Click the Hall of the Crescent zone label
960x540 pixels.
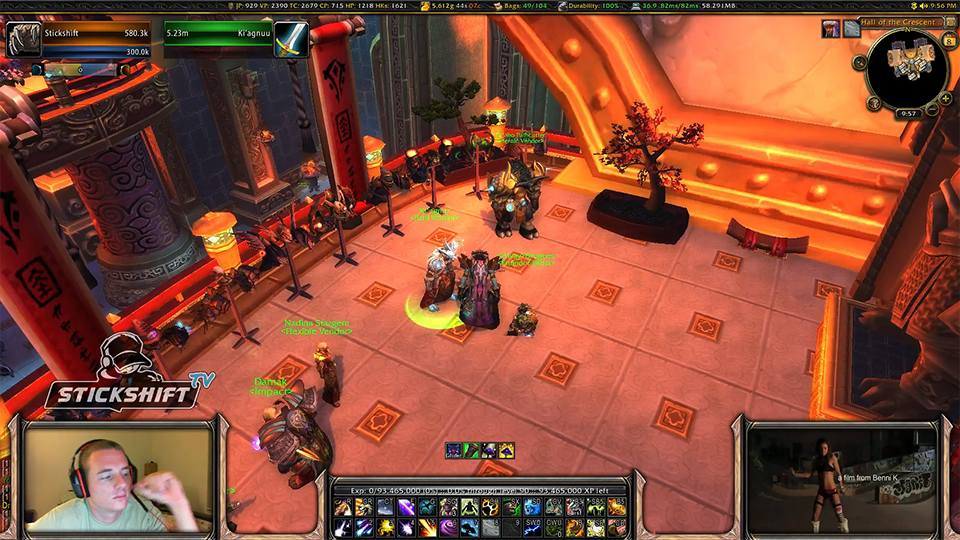pyautogui.click(x=900, y=22)
